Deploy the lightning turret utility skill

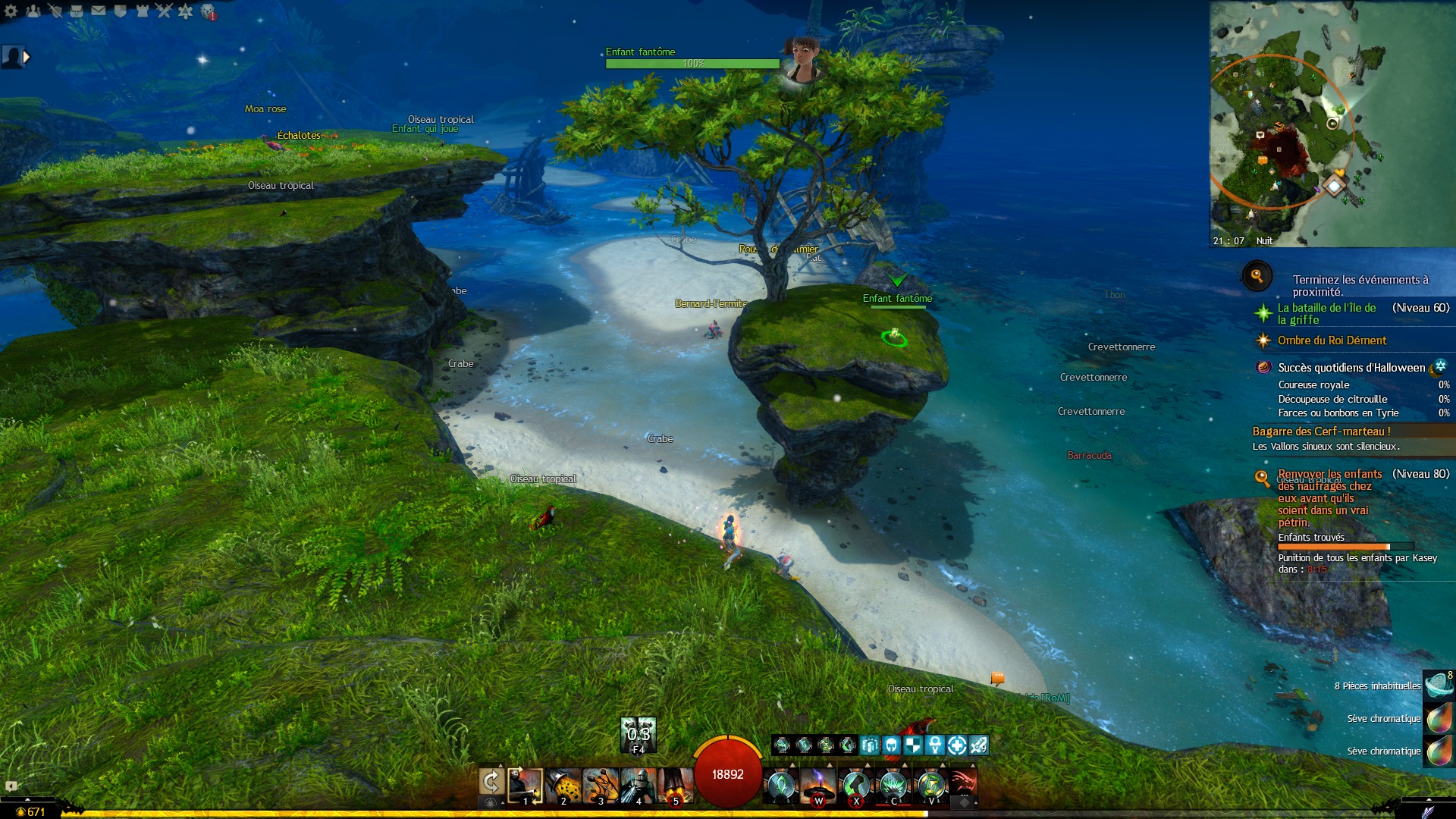(x=819, y=786)
